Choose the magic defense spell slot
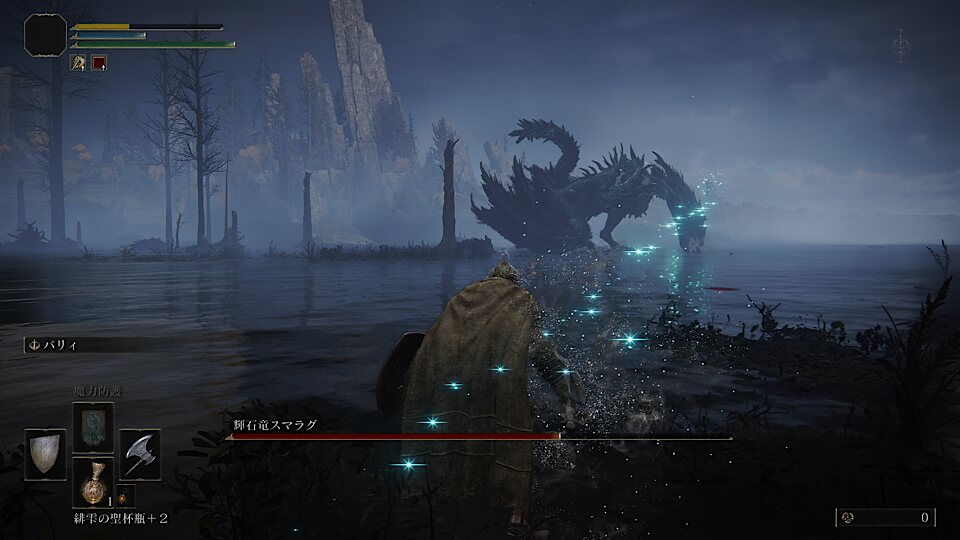This screenshot has width=960, height=540. coord(93,427)
